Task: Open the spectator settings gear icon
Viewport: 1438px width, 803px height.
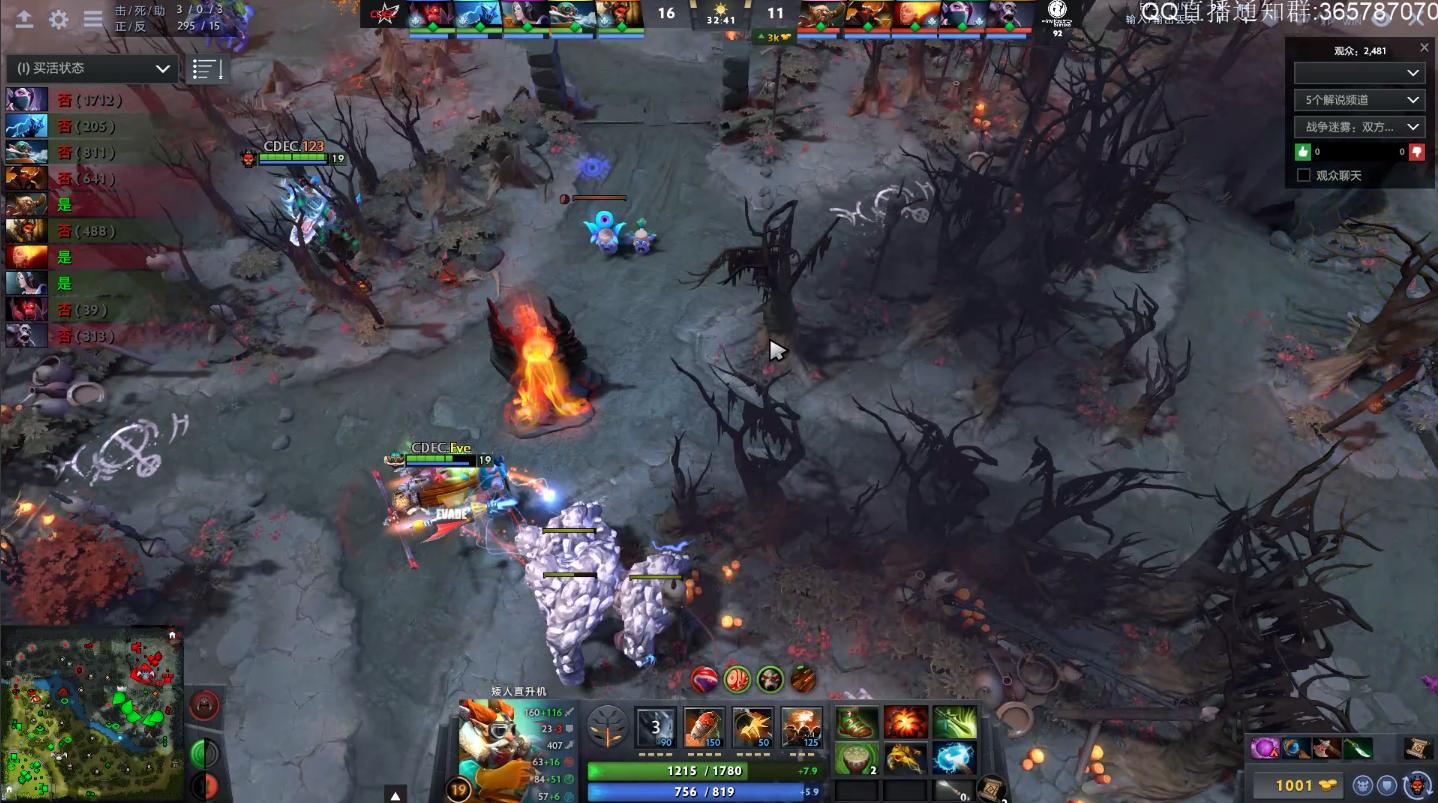Action: [x=58, y=17]
